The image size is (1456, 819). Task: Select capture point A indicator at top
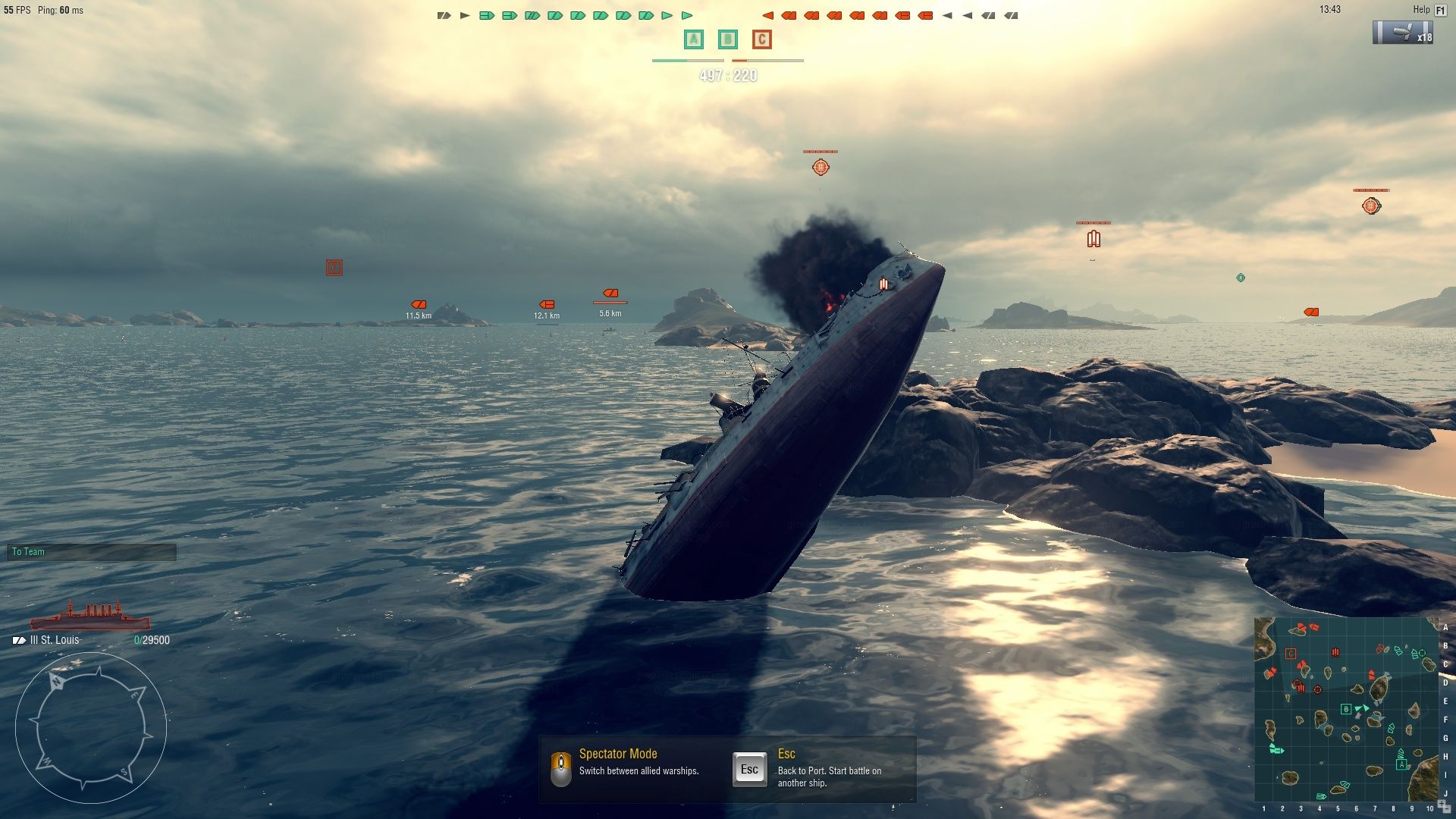coord(693,39)
